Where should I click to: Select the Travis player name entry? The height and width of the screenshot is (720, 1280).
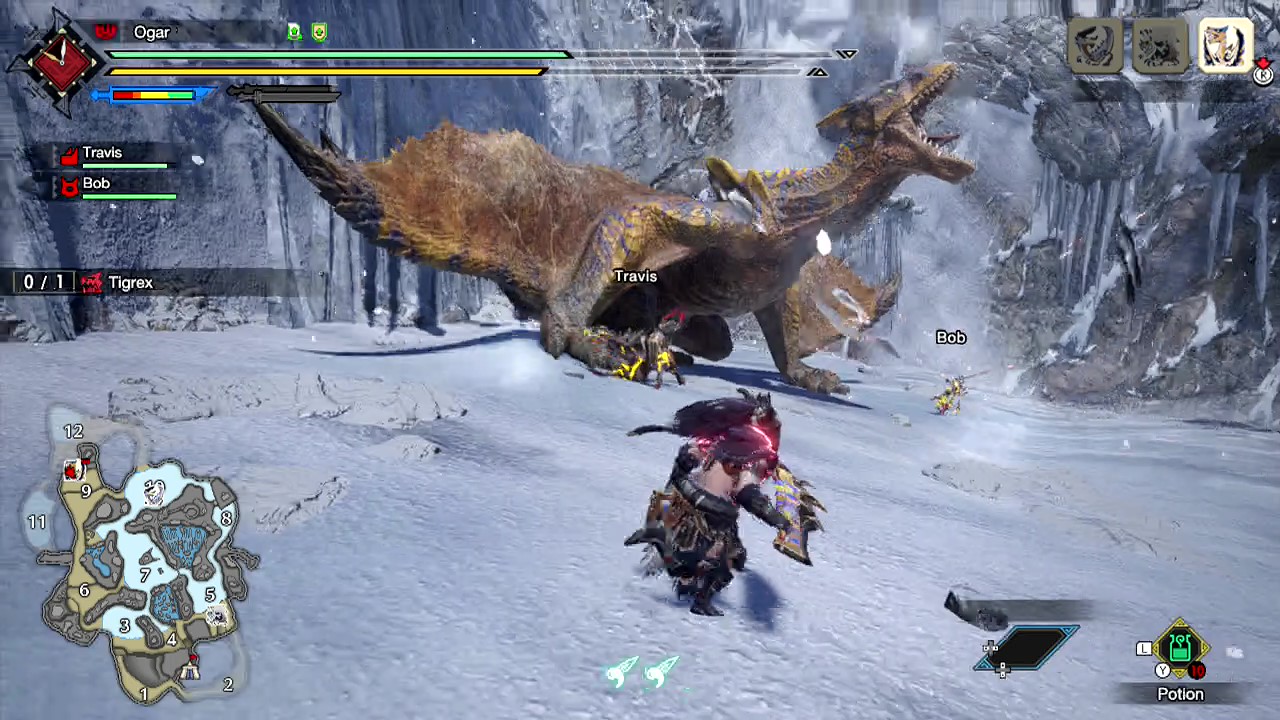(102, 152)
